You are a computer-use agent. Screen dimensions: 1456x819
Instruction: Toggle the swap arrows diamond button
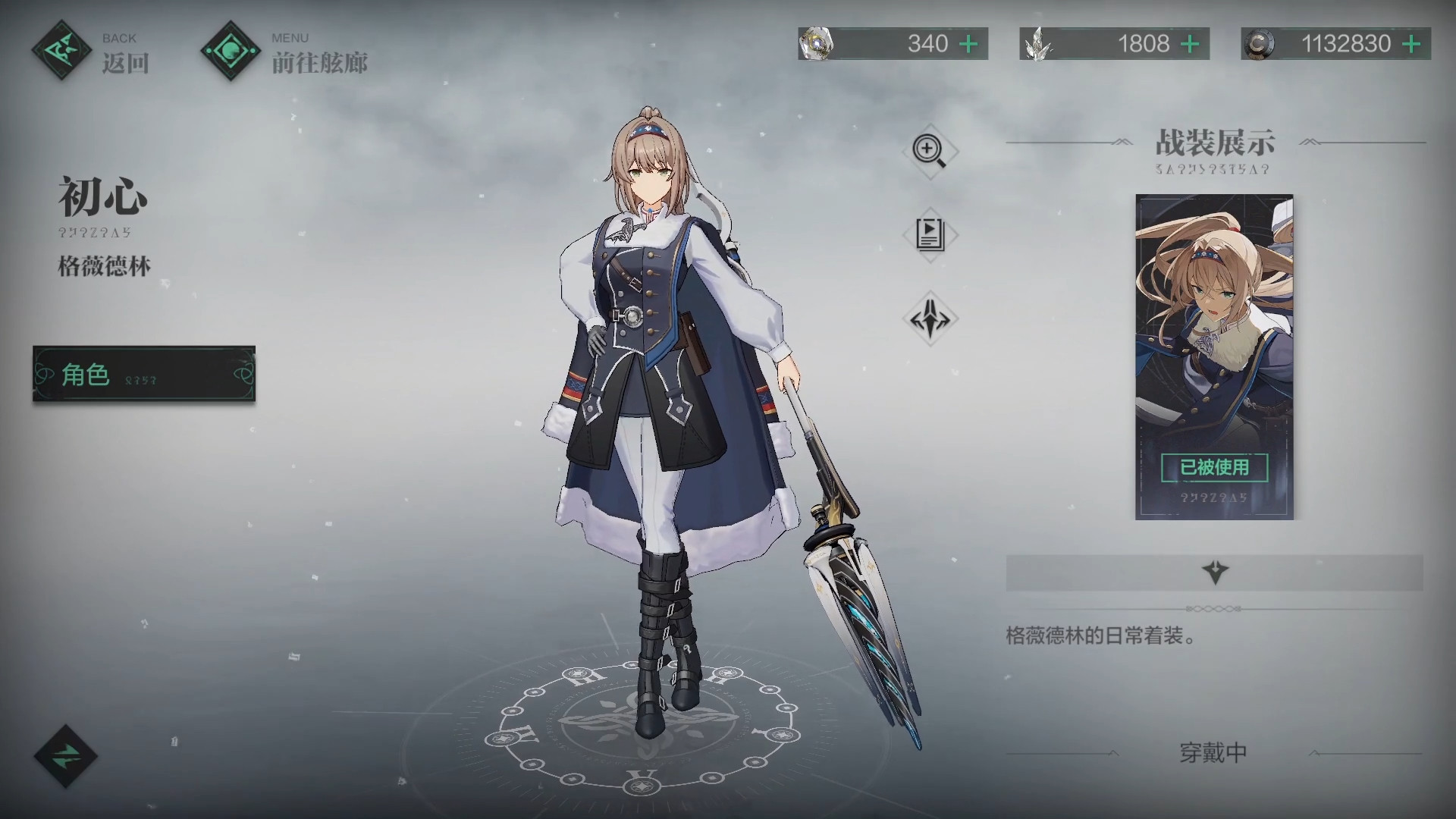[66, 755]
